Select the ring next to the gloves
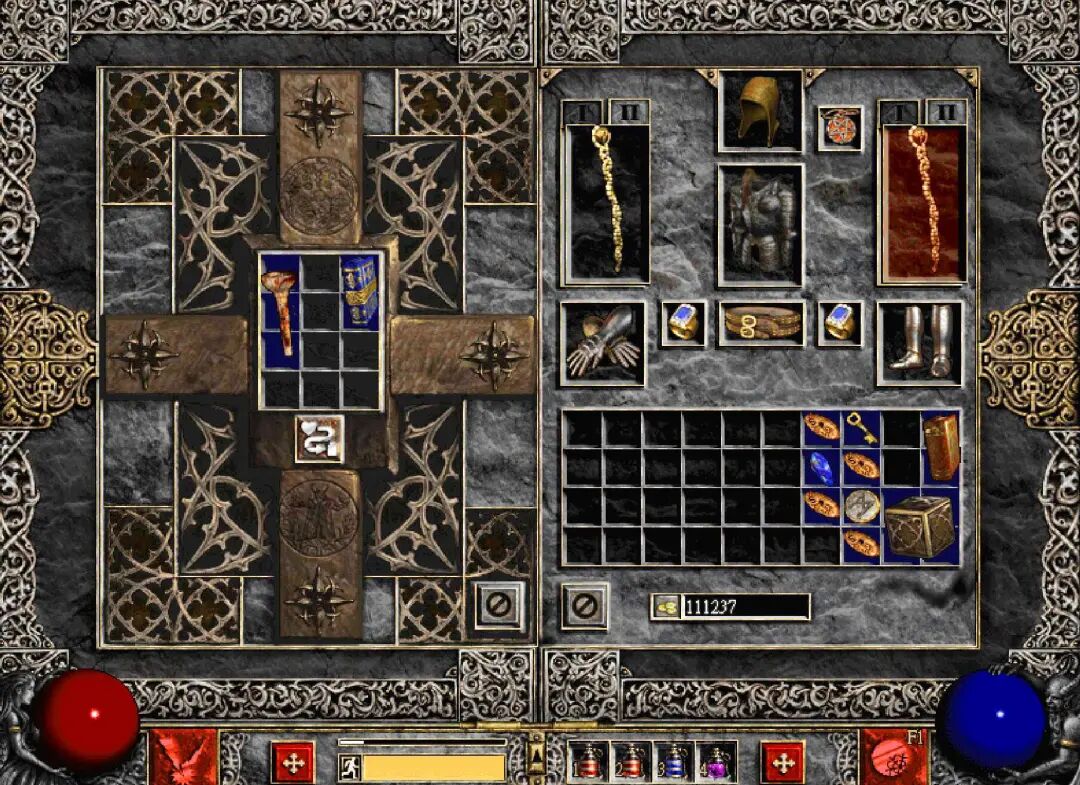 (x=683, y=323)
